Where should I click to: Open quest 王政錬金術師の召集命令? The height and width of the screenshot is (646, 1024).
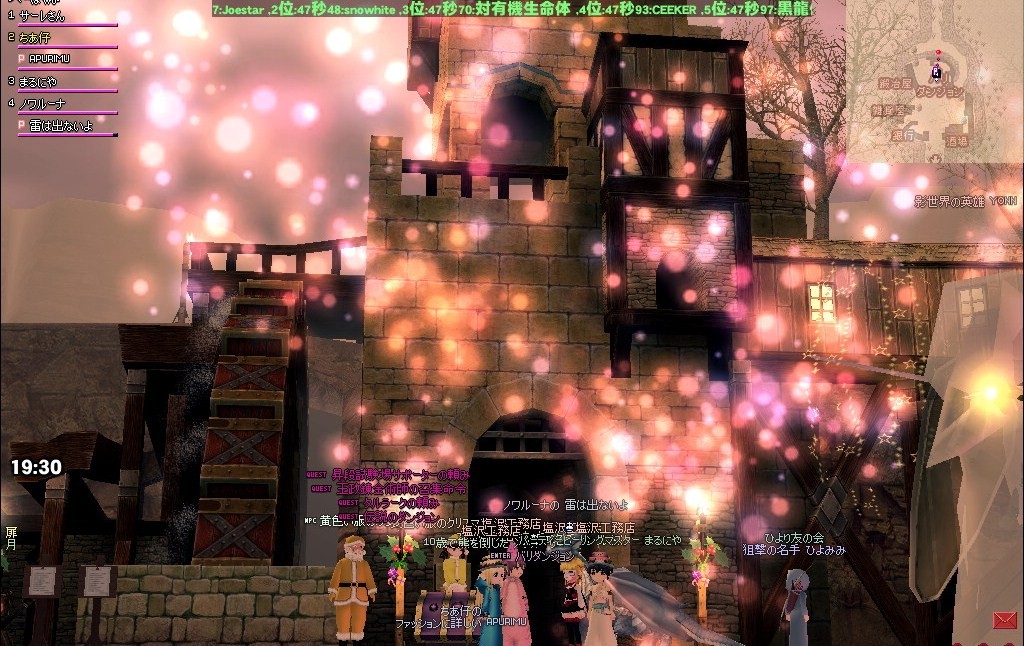pos(400,488)
